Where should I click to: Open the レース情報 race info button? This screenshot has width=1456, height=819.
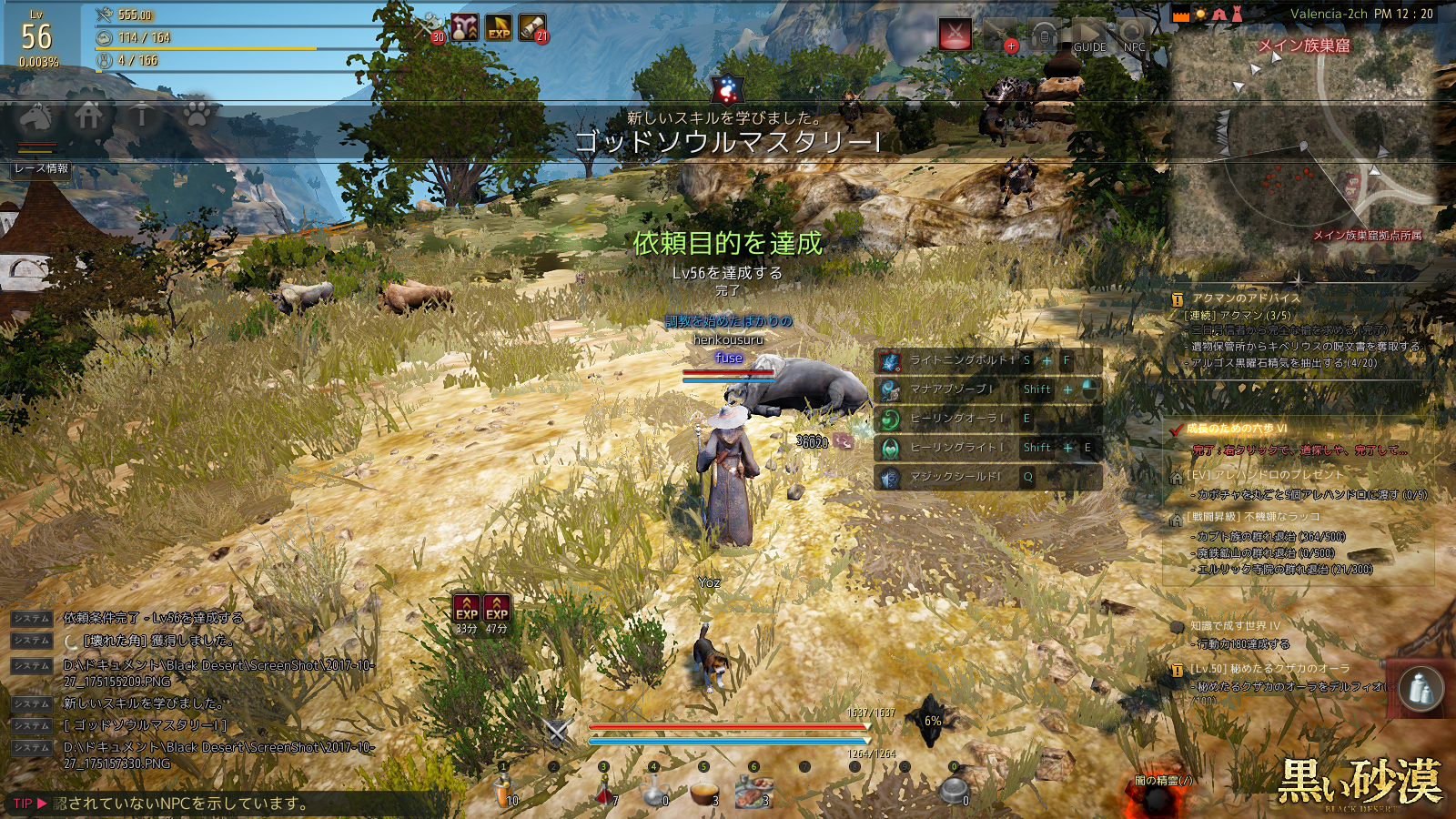(42, 168)
